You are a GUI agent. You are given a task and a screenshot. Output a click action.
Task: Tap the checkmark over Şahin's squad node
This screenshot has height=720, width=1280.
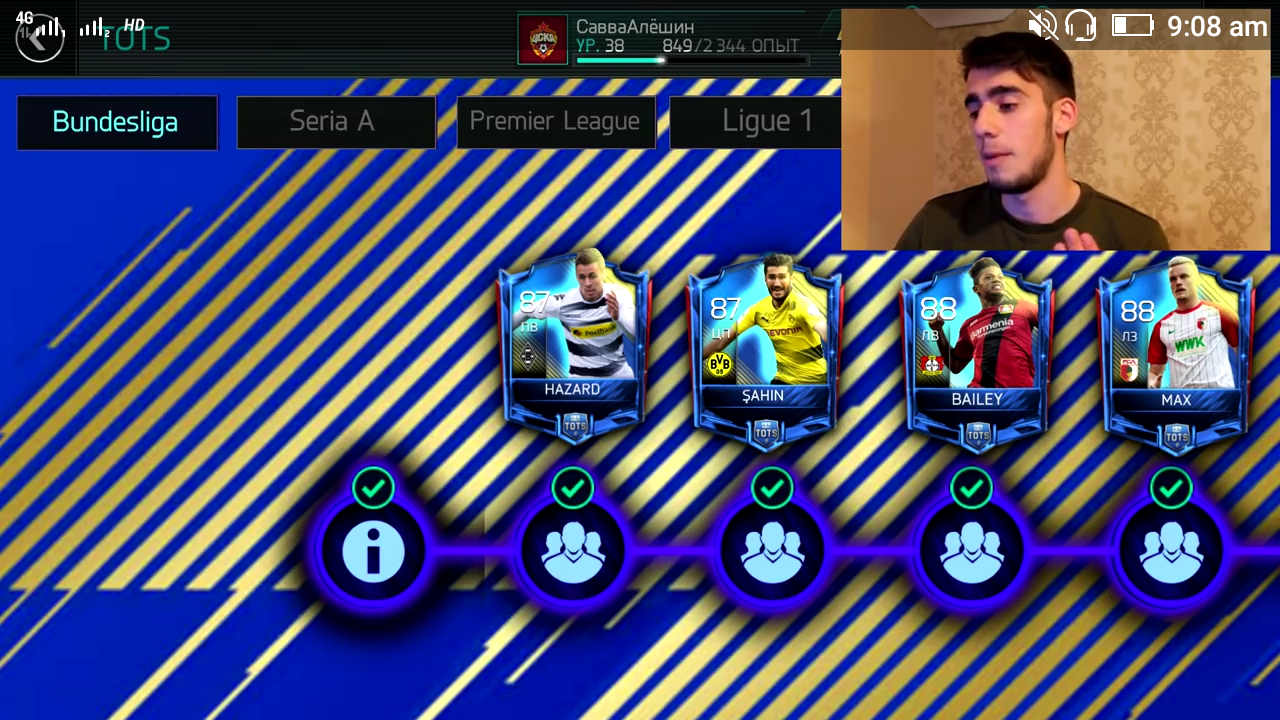coord(772,487)
